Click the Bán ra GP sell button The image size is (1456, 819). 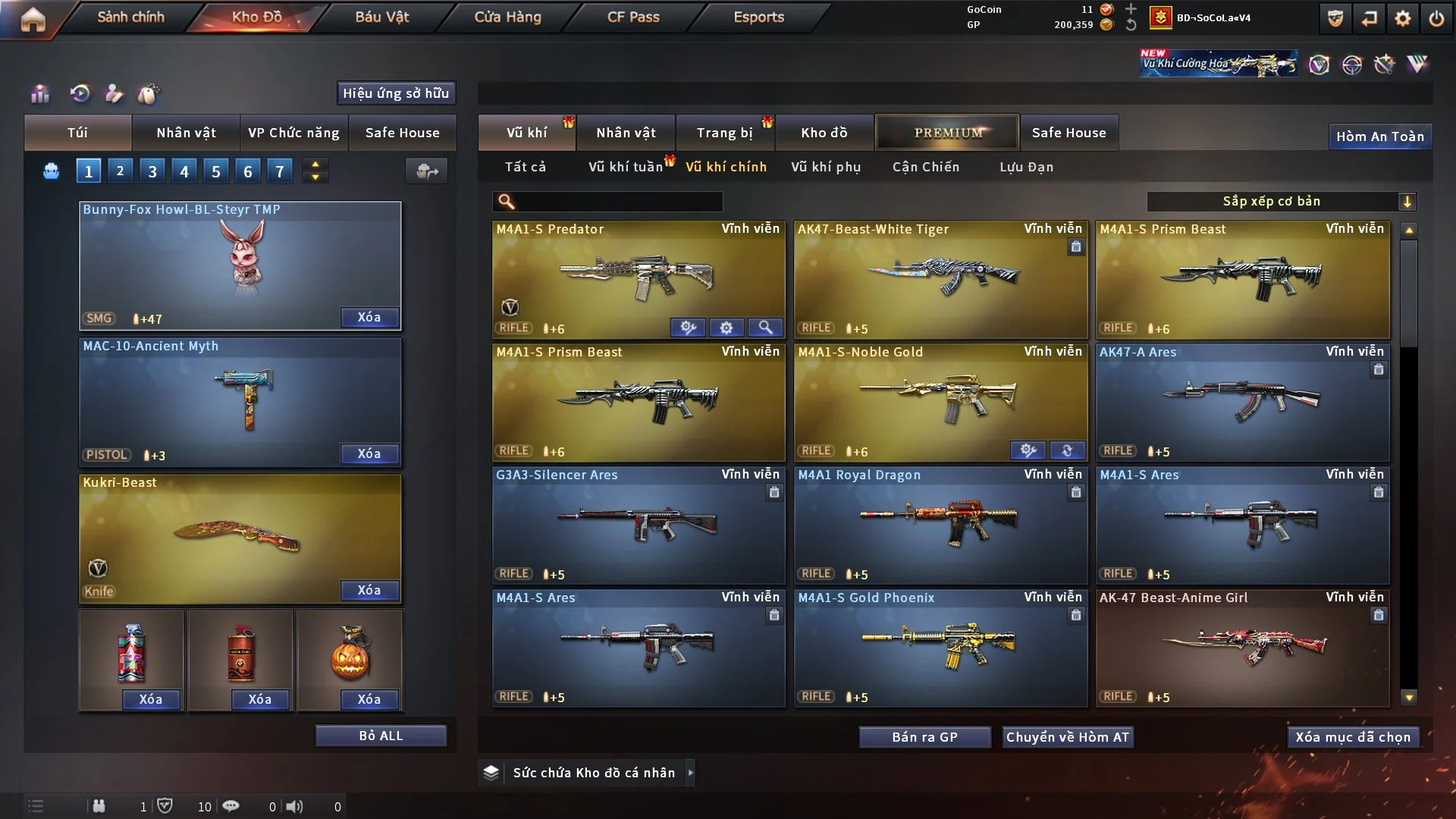pos(924,737)
